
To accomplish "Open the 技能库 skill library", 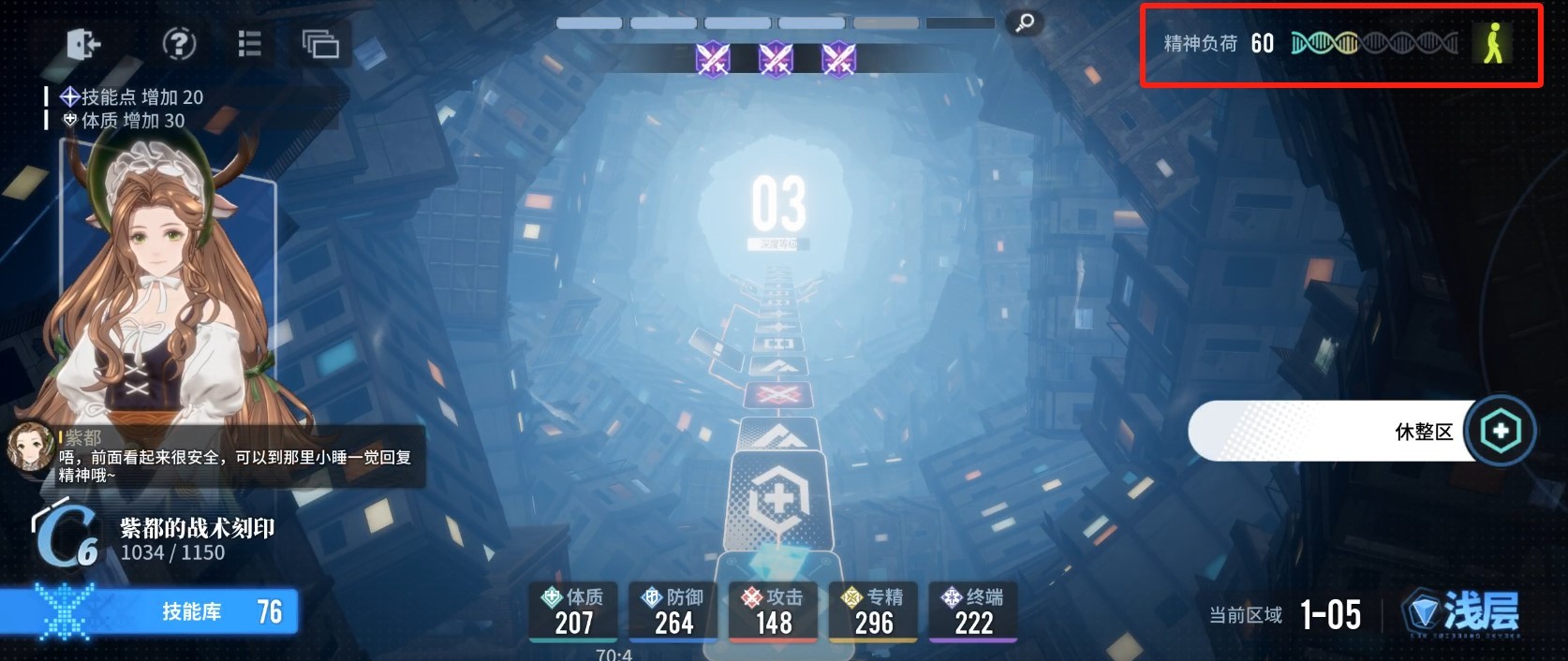I will point(150,612).
